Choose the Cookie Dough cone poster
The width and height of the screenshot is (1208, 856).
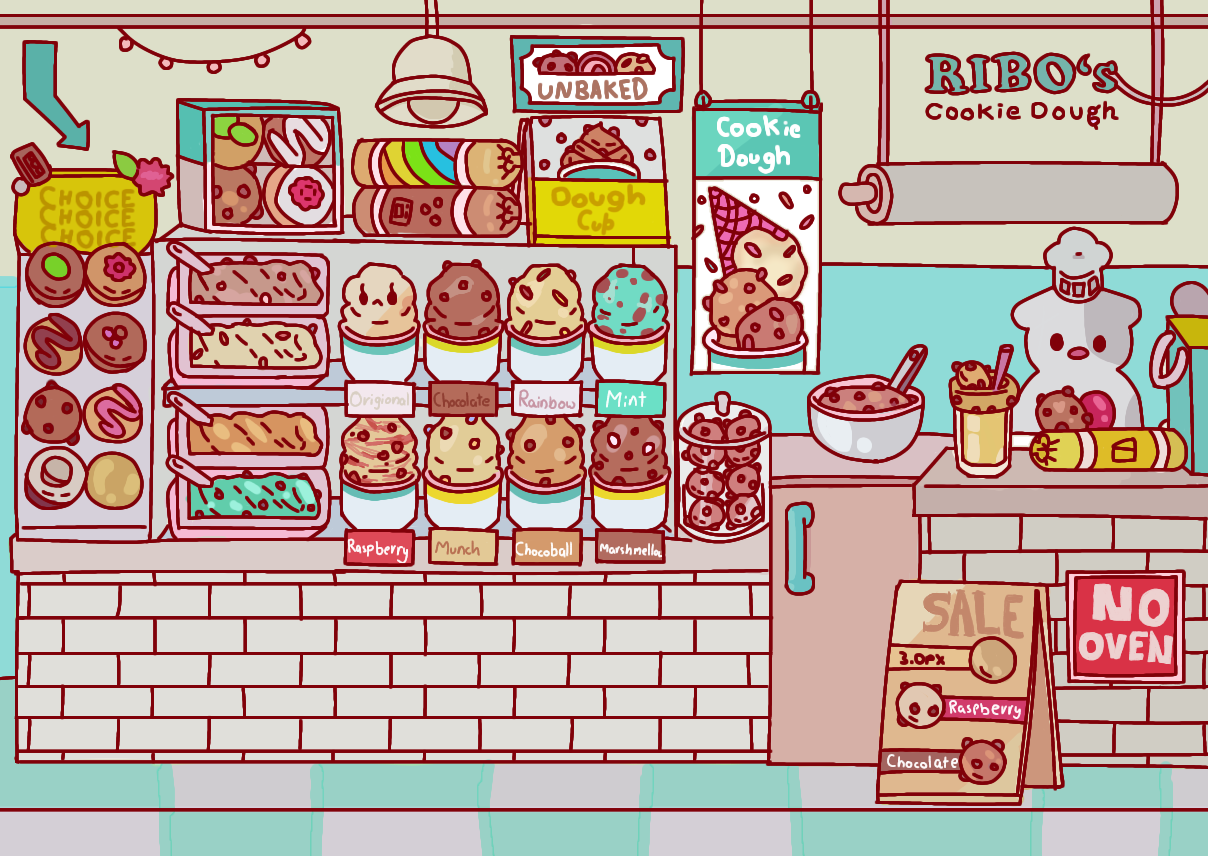tap(757, 238)
